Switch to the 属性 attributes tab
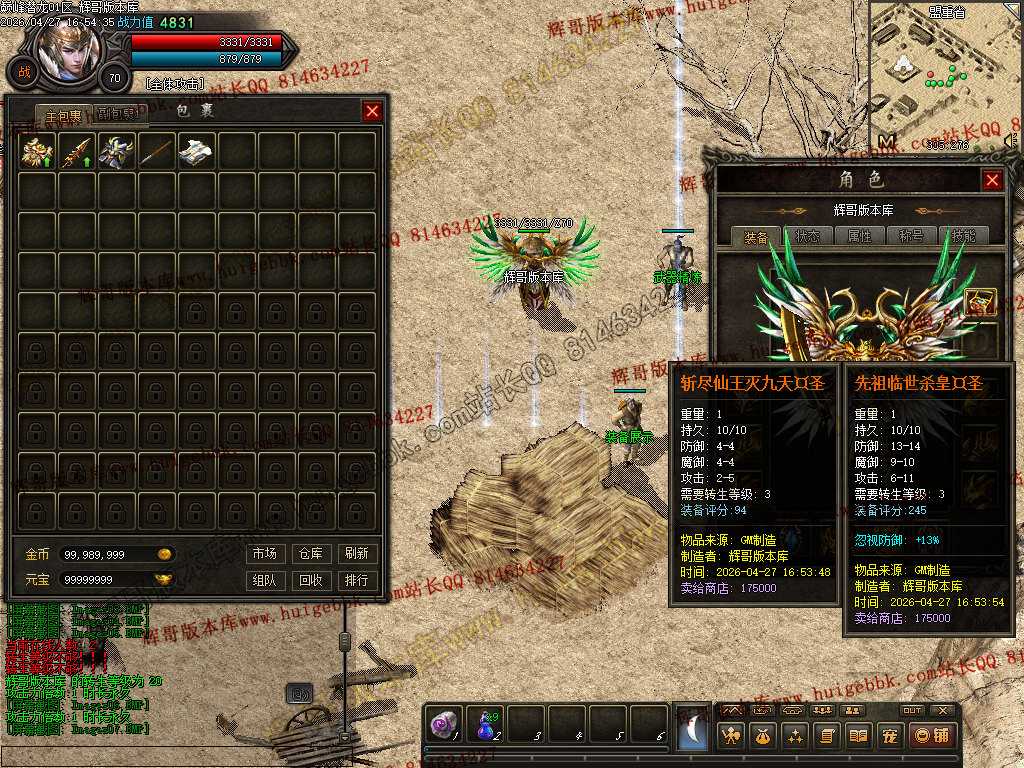Image resolution: width=1024 pixels, height=768 pixels. 860,237
